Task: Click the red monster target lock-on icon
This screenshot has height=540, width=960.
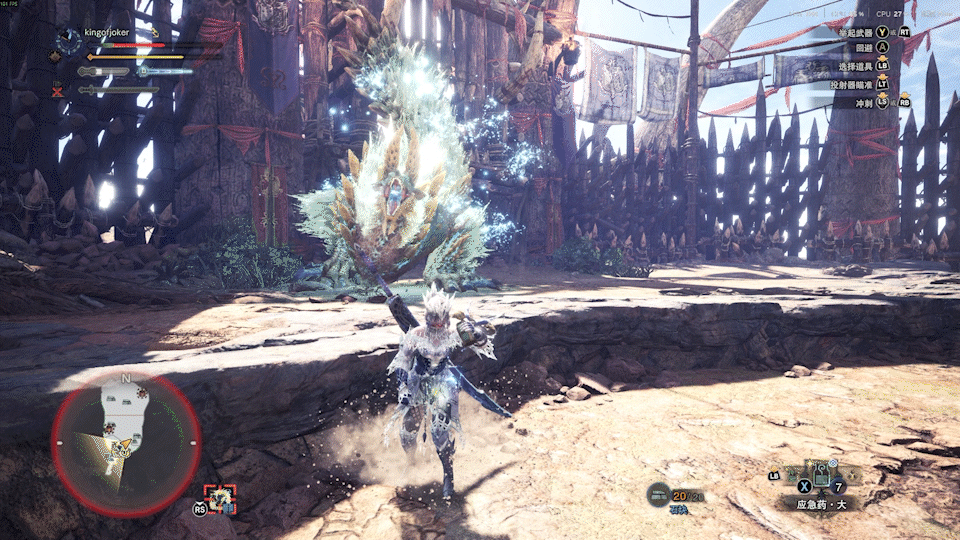Action: pyautogui.click(x=219, y=498)
